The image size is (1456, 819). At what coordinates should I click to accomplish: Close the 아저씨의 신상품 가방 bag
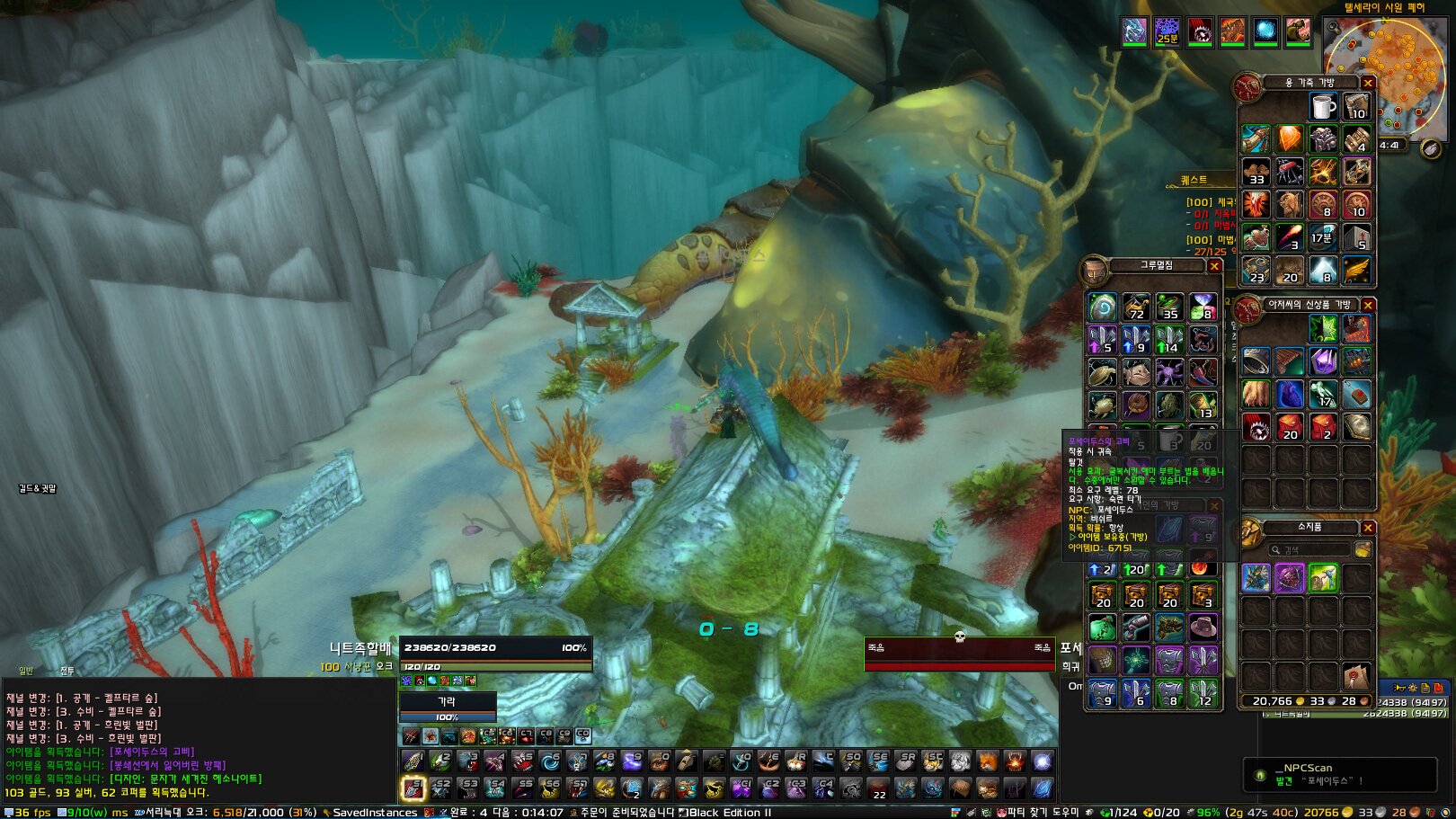point(1367,306)
